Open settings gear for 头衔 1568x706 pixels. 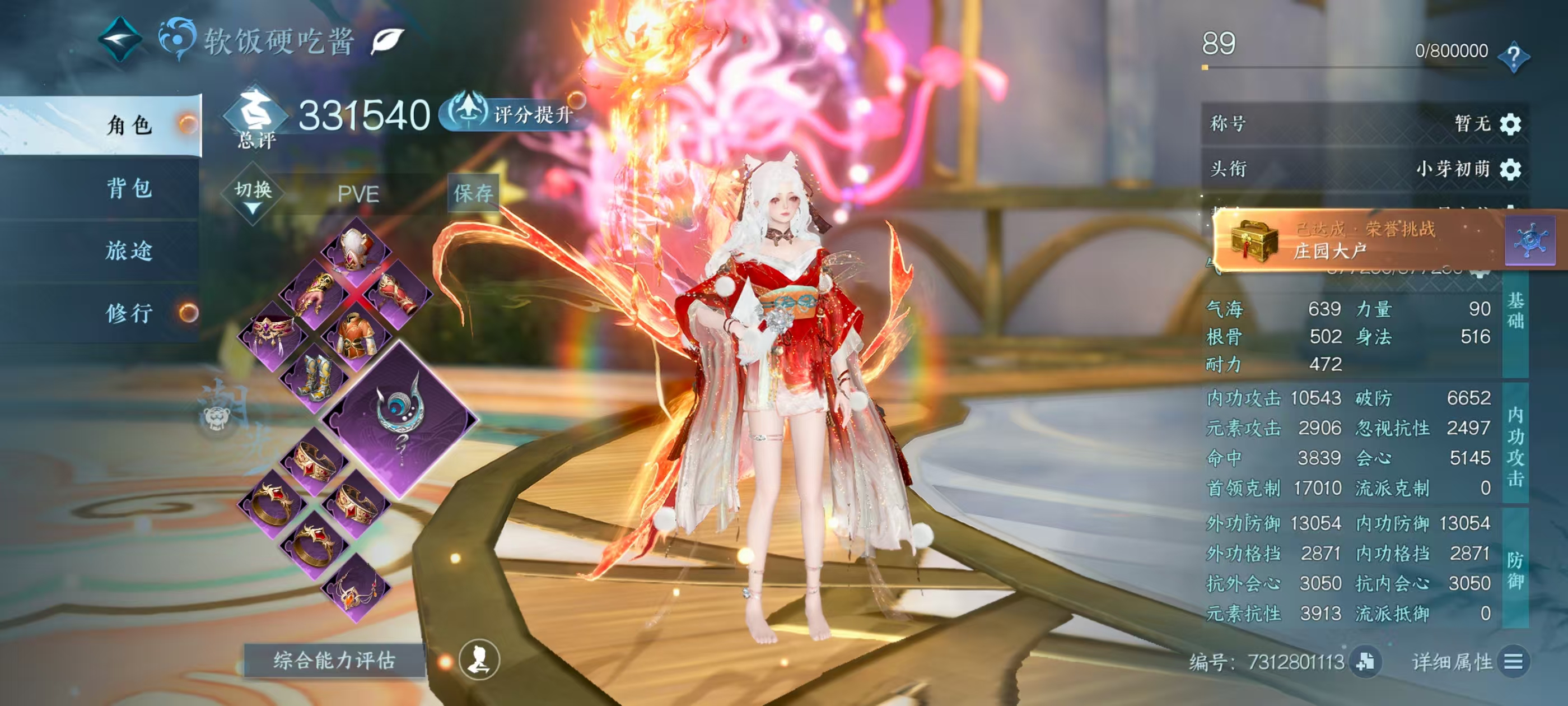point(1510,169)
